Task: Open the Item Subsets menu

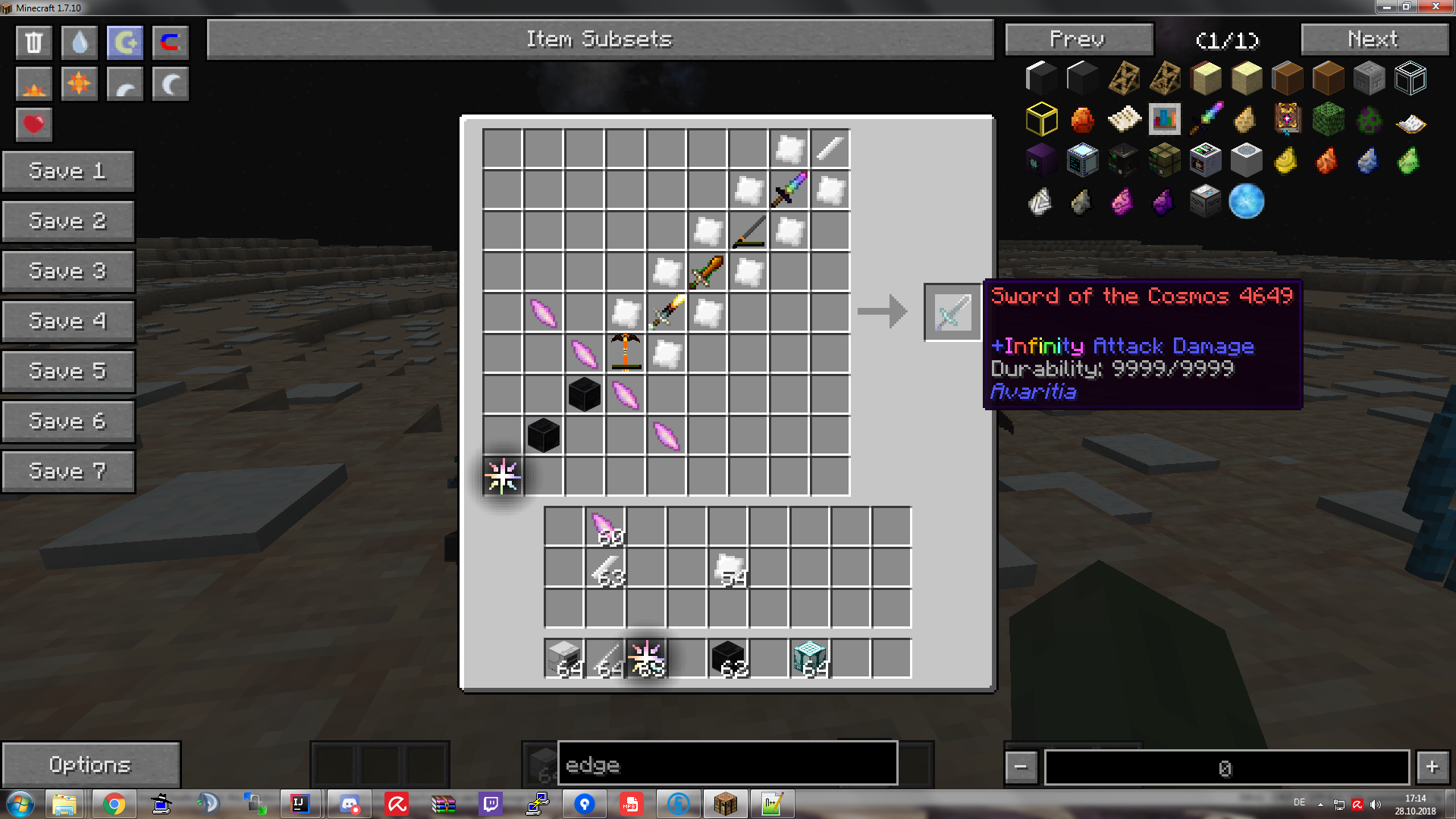Action: pos(600,39)
